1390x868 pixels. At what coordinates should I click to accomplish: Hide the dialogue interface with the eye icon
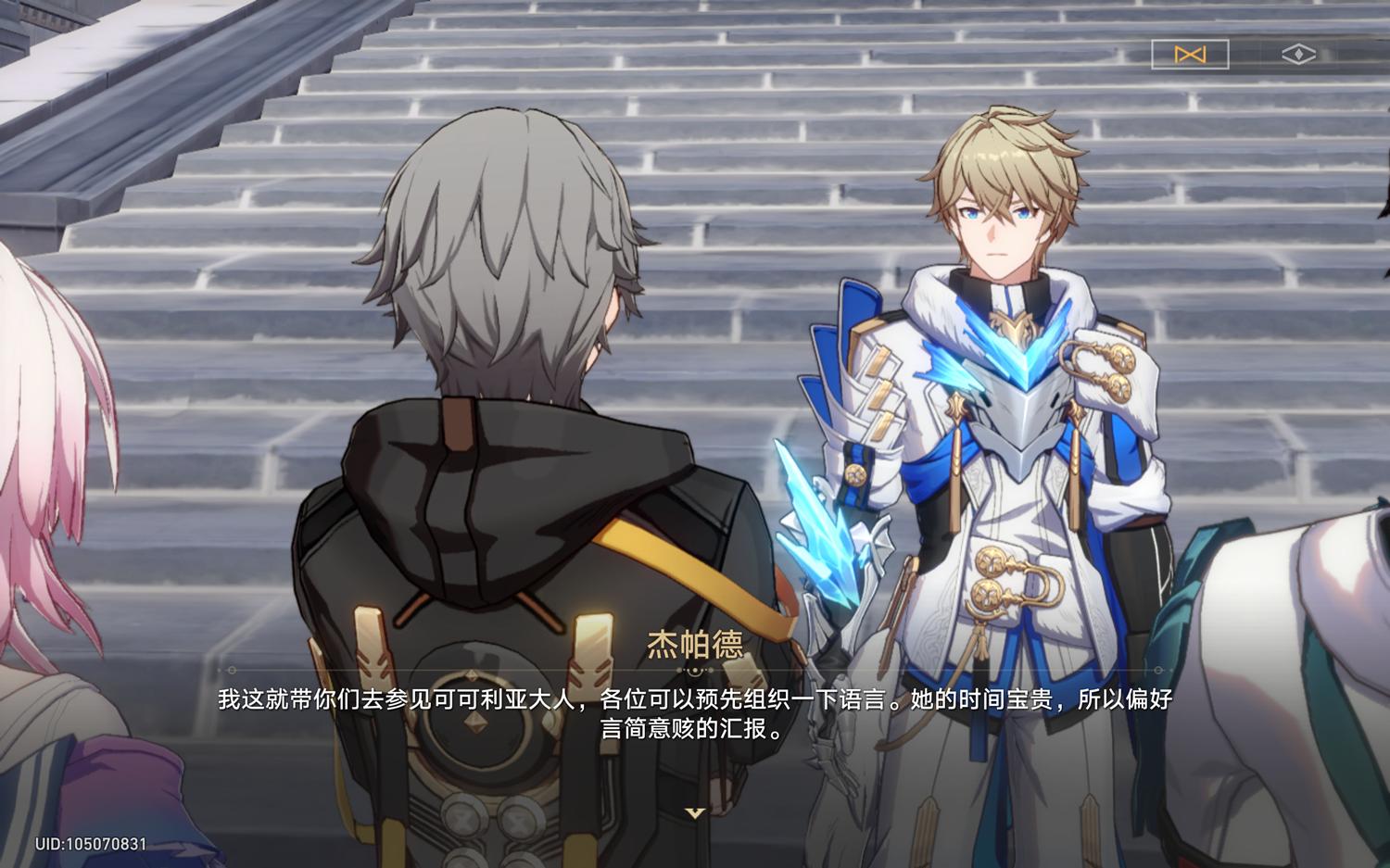coord(1298,55)
